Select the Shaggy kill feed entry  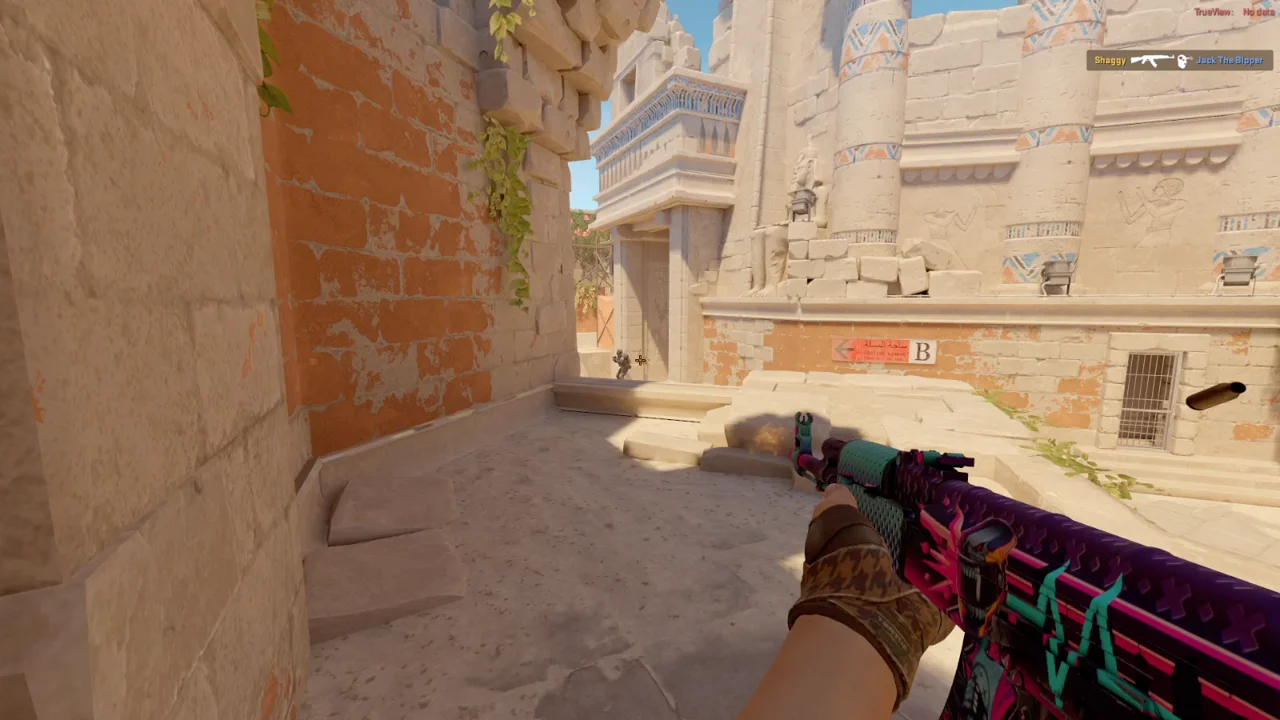coord(1179,61)
